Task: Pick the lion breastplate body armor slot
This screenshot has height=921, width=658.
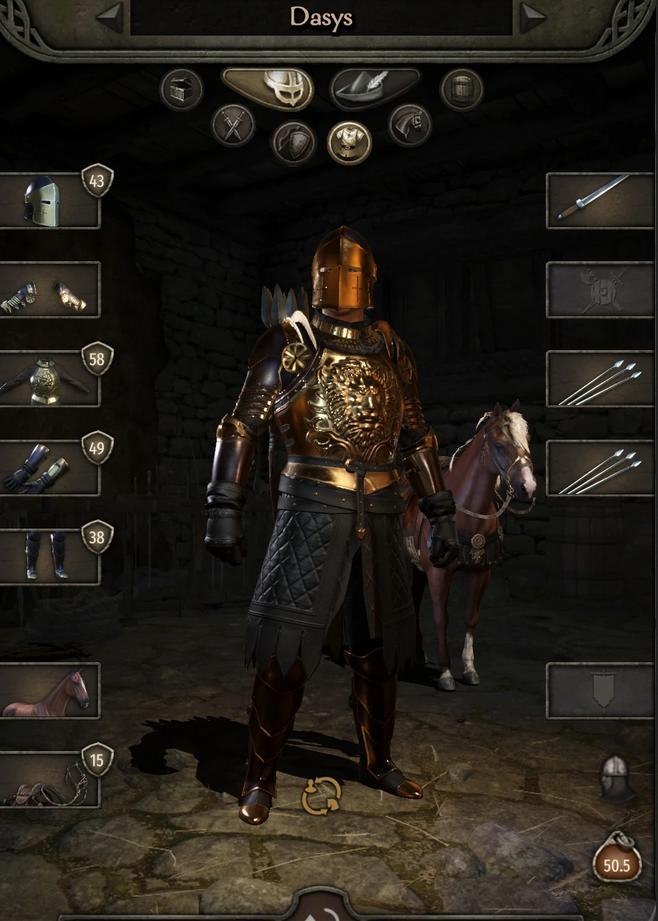Action: (49, 379)
